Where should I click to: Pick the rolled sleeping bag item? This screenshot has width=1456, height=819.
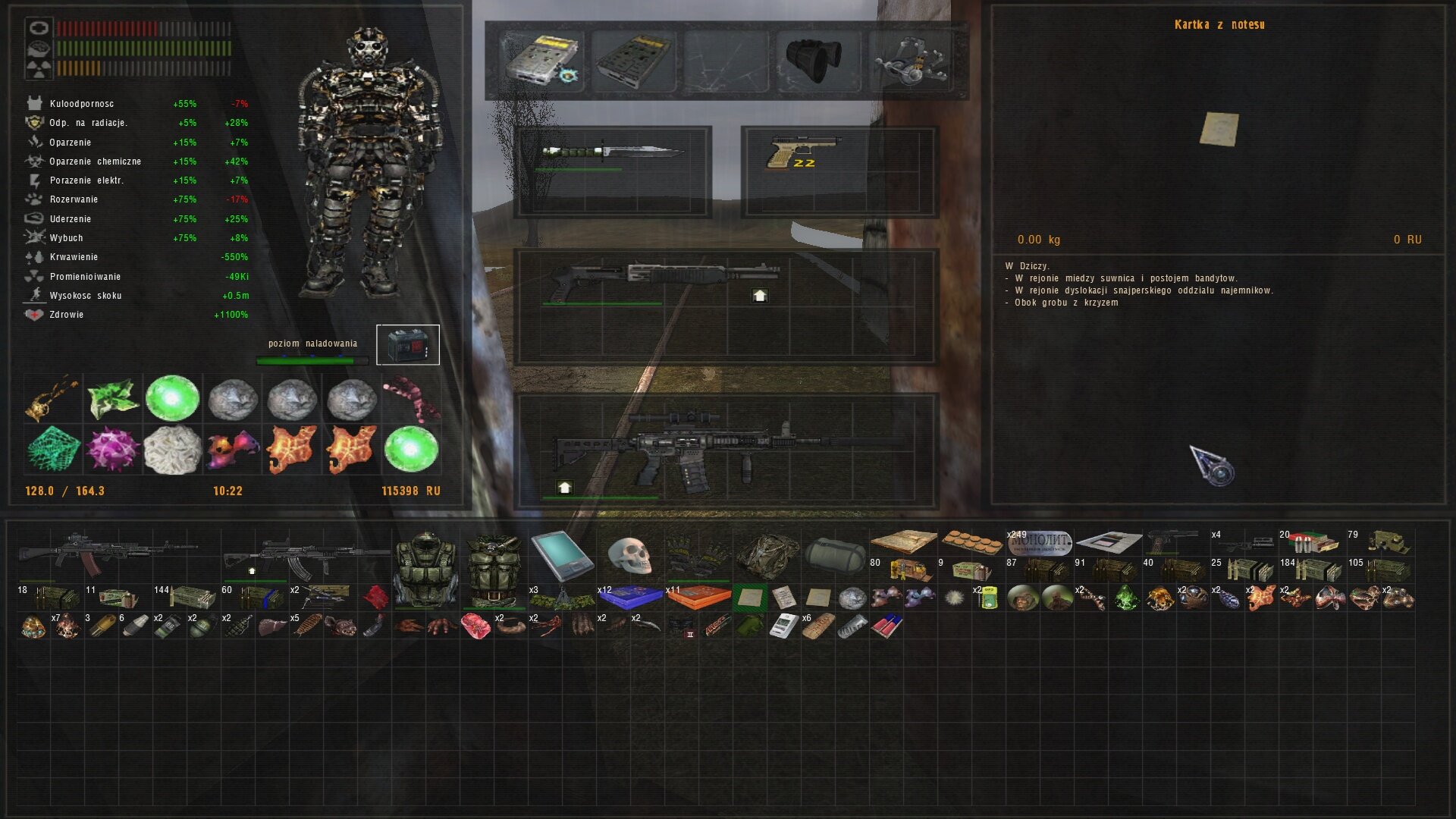click(x=834, y=556)
